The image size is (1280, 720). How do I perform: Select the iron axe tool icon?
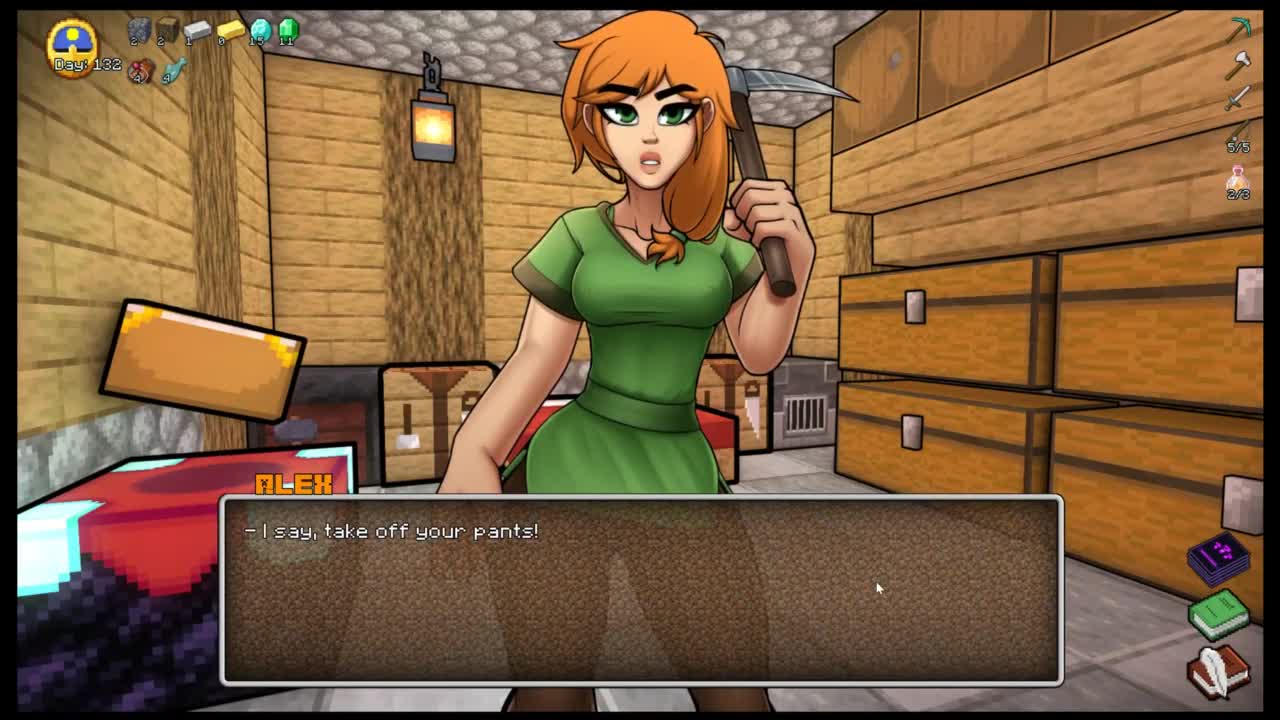[x=1239, y=65]
